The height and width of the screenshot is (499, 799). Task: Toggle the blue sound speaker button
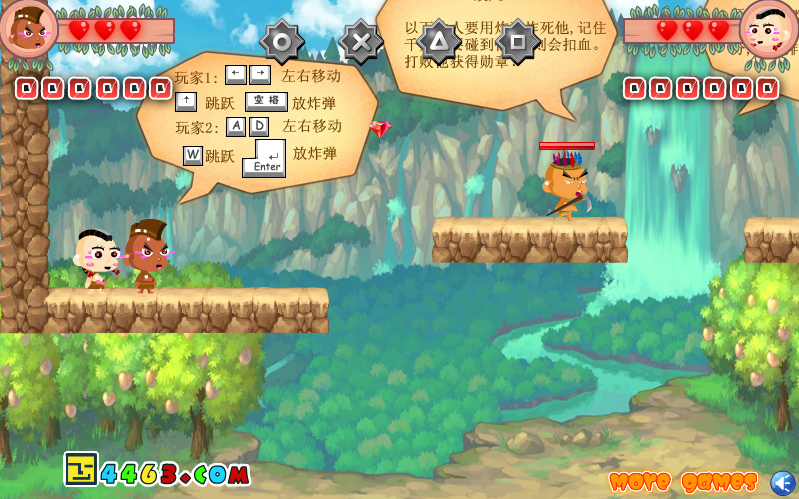point(782,482)
